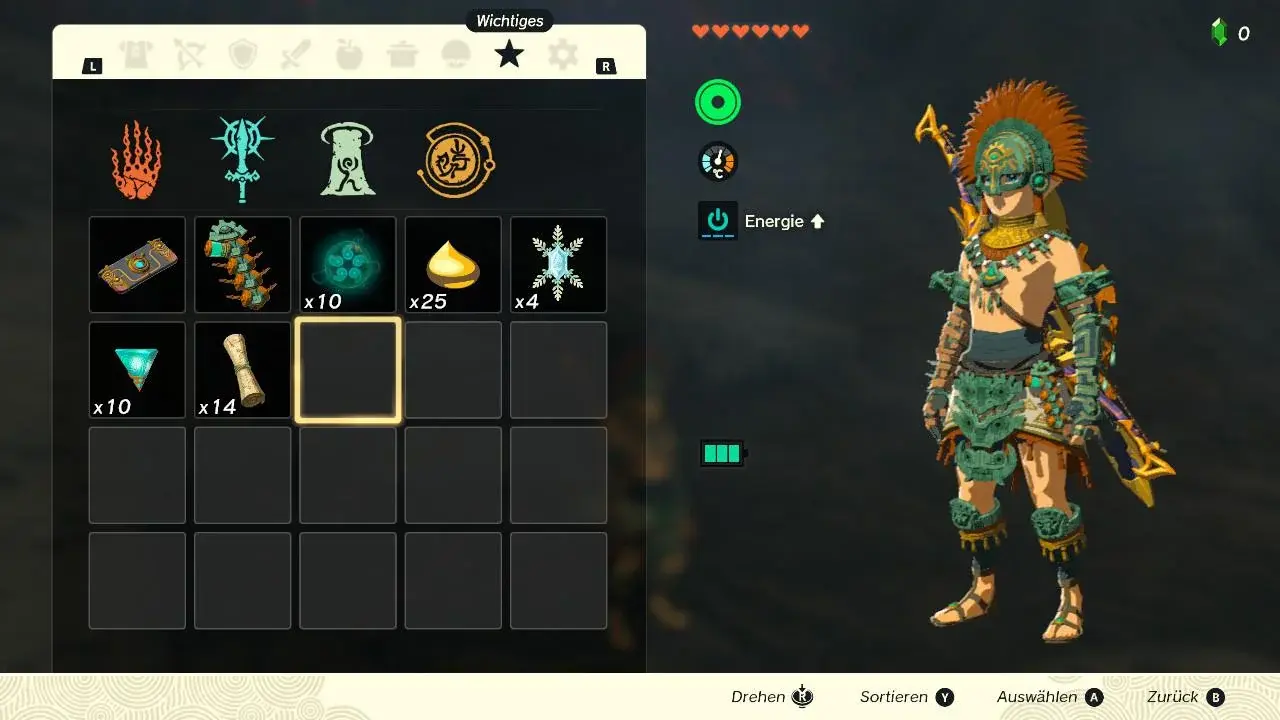This screenshot has width=1280, height=720.
Task: Select the Energy Cell battery slot
Action: 243,265
